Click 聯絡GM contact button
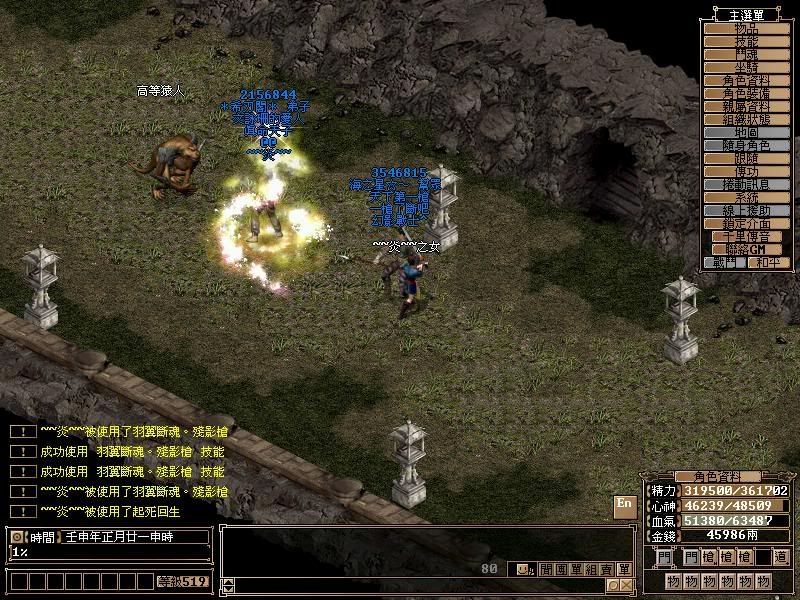The image size is (800, 600). click(747, 249)
